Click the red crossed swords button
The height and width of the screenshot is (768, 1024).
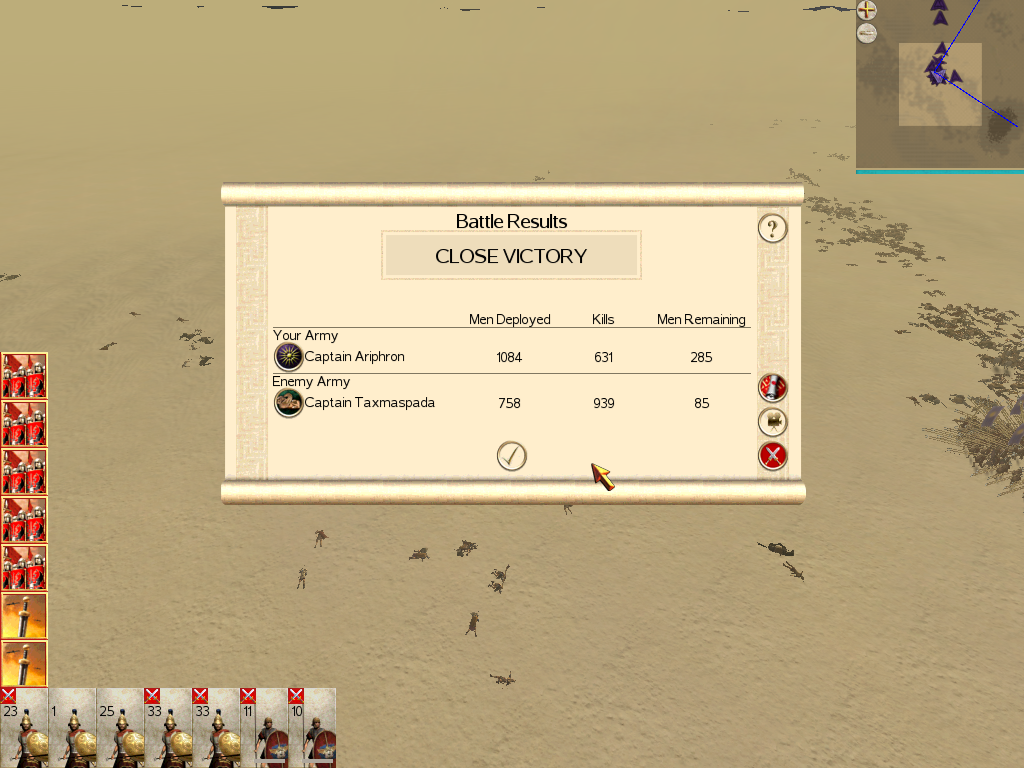[x=772, y=456]
